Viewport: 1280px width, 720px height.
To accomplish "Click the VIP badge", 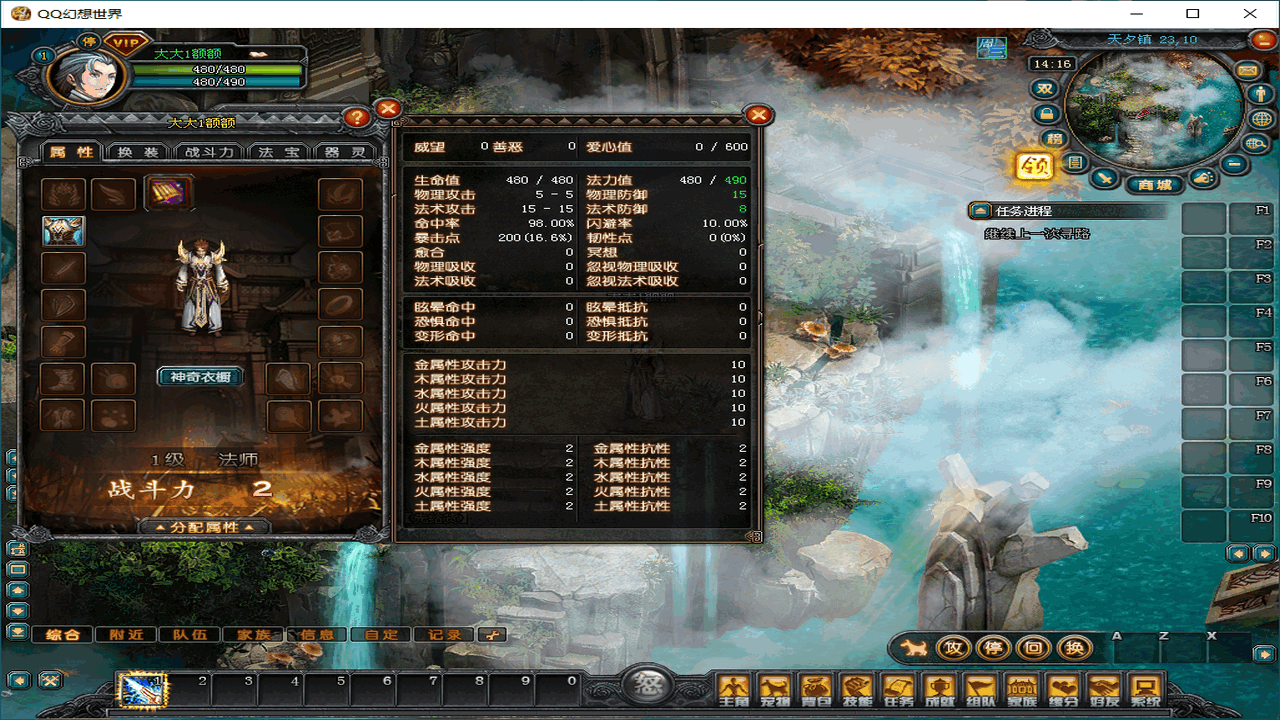I will [126, 42].
